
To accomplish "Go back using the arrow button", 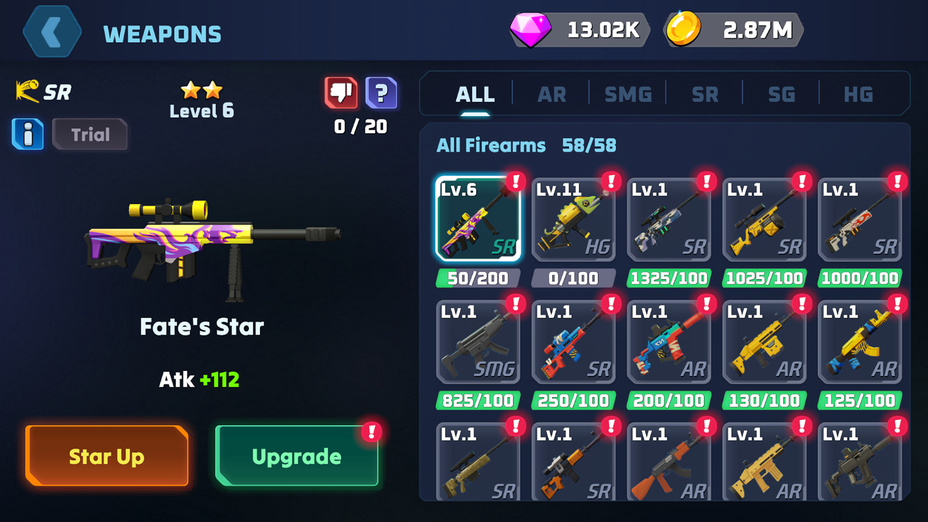I will tap(53, 32).
